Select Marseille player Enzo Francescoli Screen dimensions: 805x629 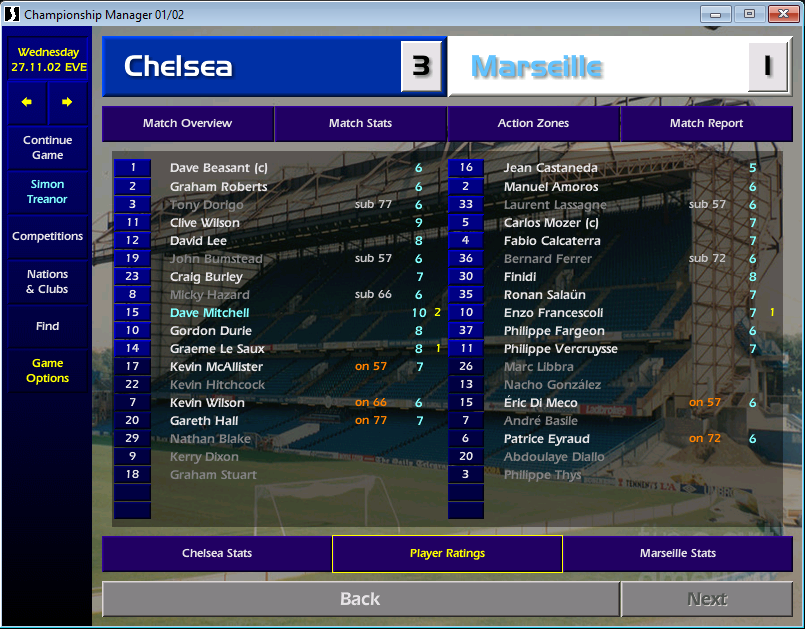click(553, 313)
